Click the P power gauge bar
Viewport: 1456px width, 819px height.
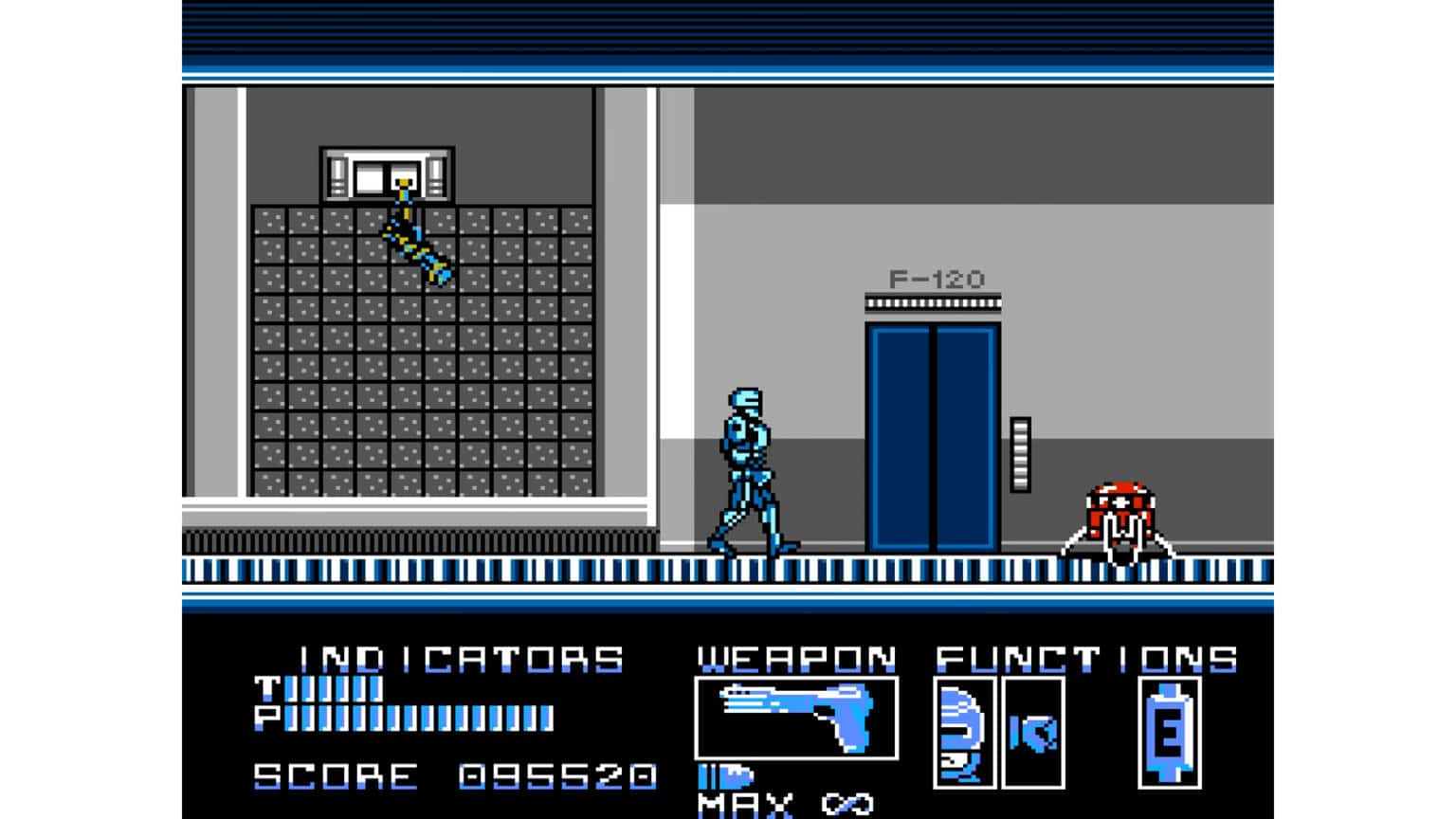tap(417, 718)
